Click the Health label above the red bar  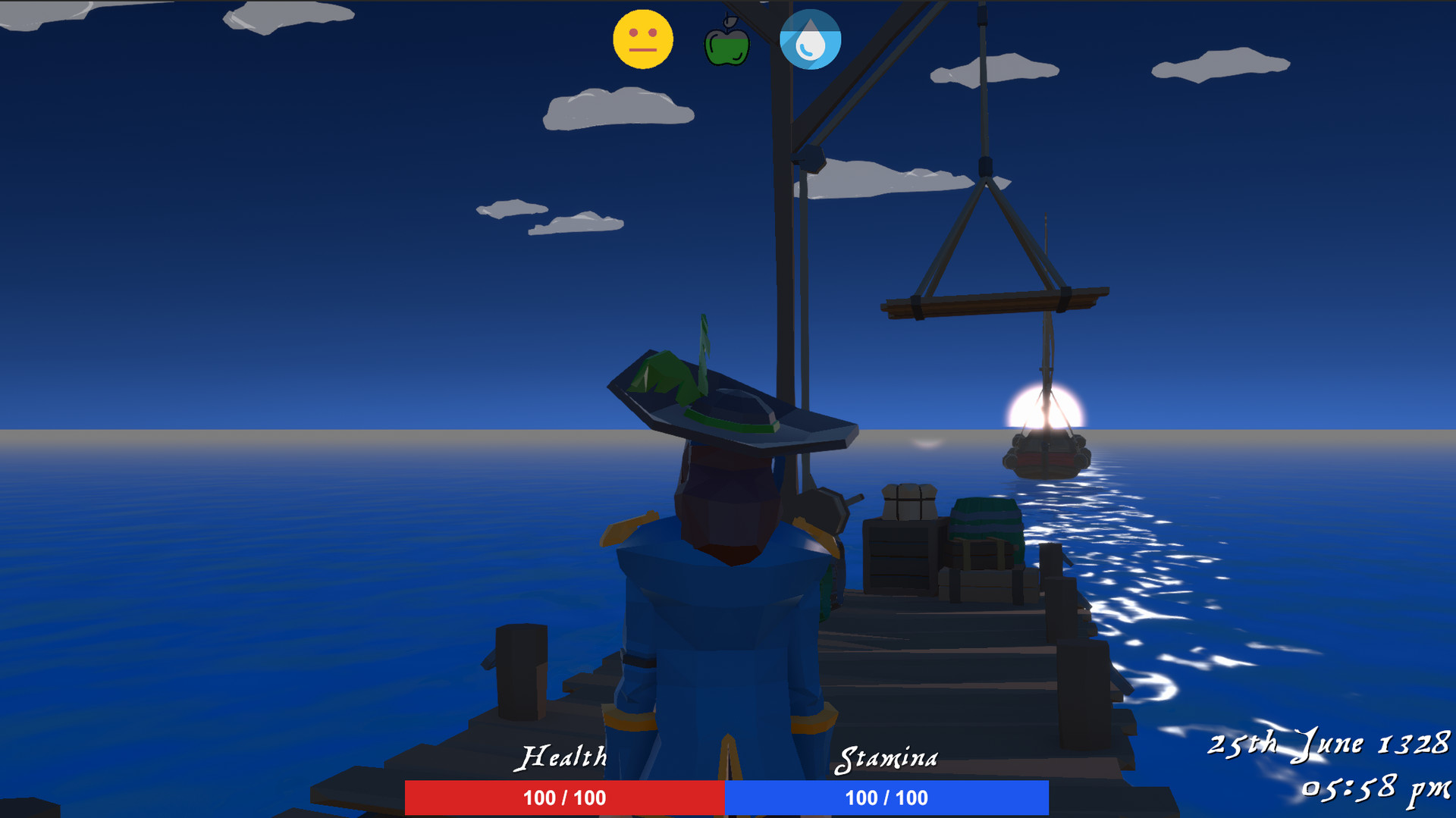coord(564,755)
